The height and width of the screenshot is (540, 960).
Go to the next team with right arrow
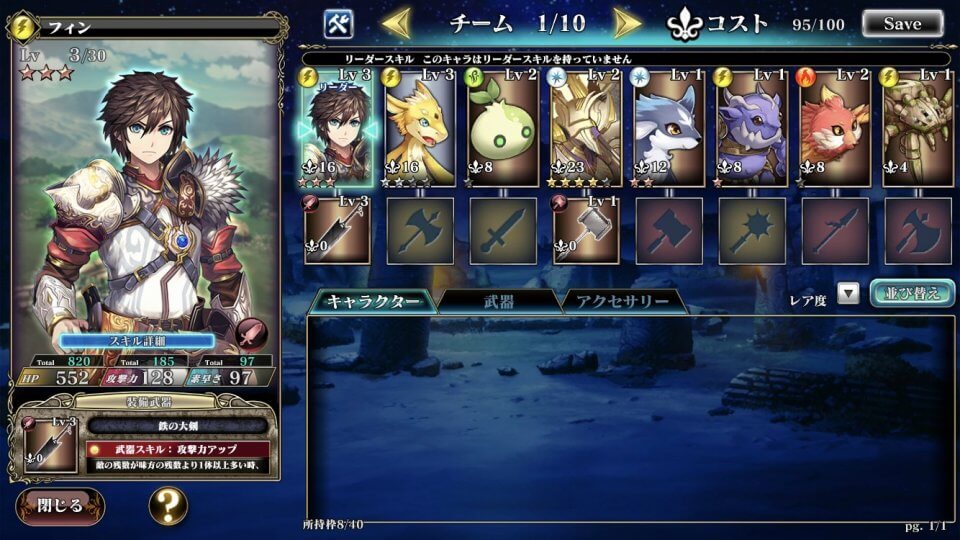627,22
